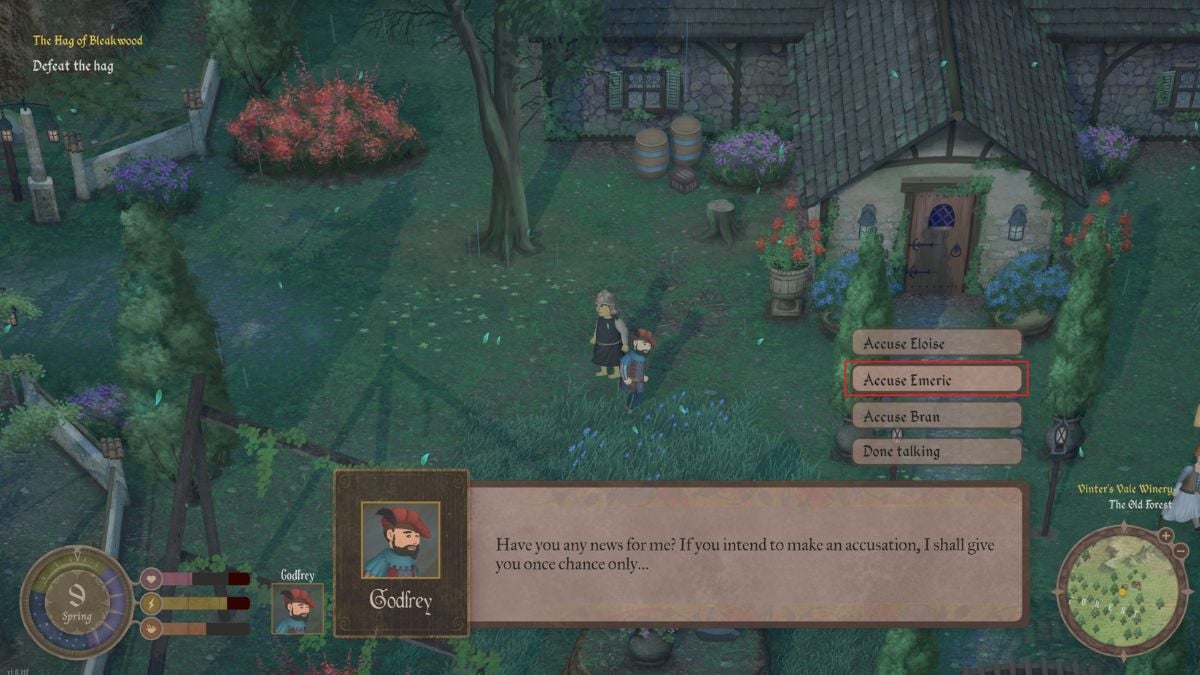End conversation with Done talking
The image size is (1200, 675).
(936, 451)
